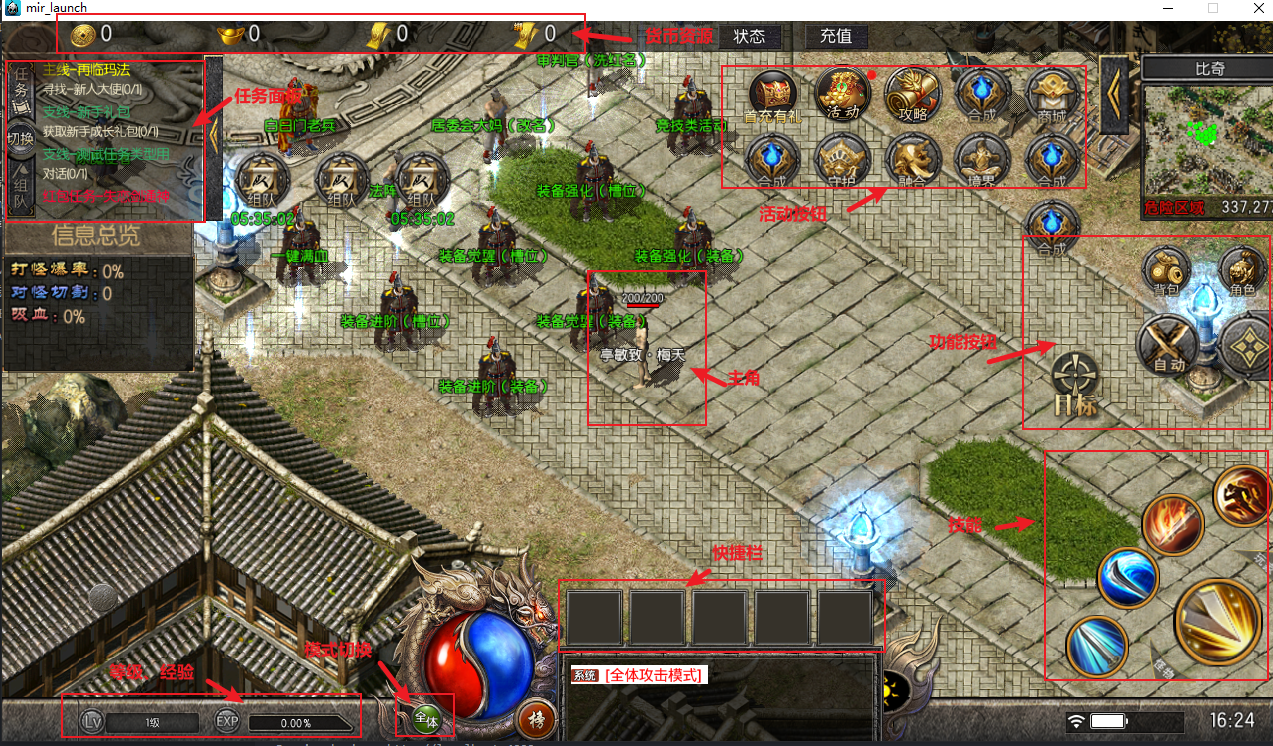Open the 背包 bag inventory
Viewport: 1273px width, 746px height.
tap(1166, 270)
